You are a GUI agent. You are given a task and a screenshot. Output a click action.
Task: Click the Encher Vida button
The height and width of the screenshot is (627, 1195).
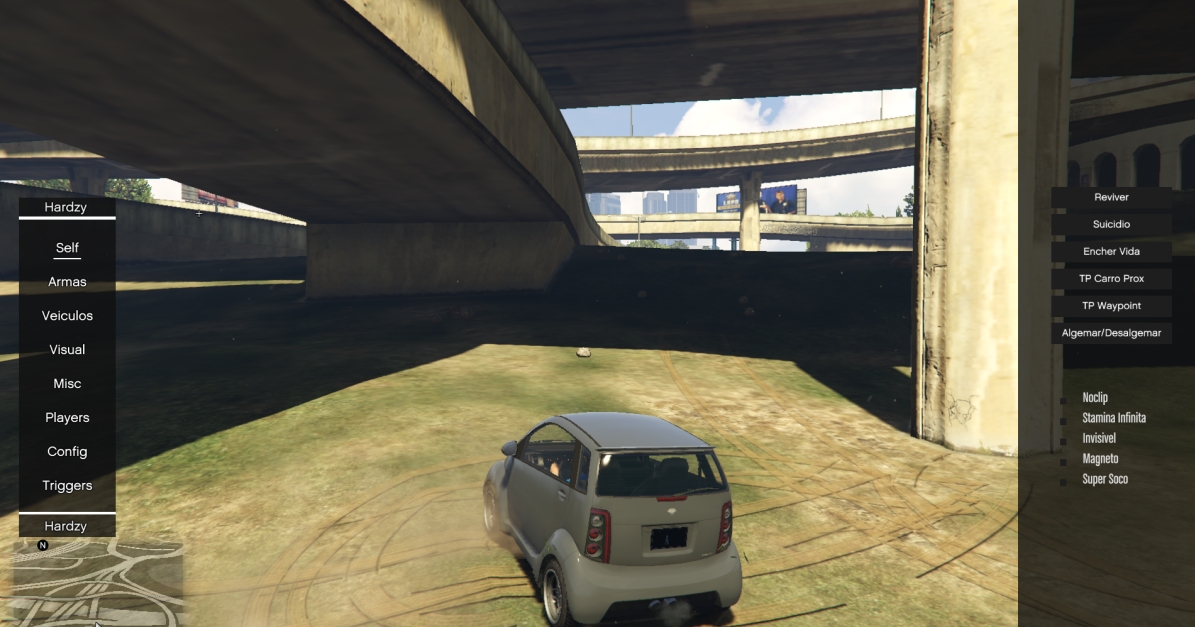[x=1111, y=252]
